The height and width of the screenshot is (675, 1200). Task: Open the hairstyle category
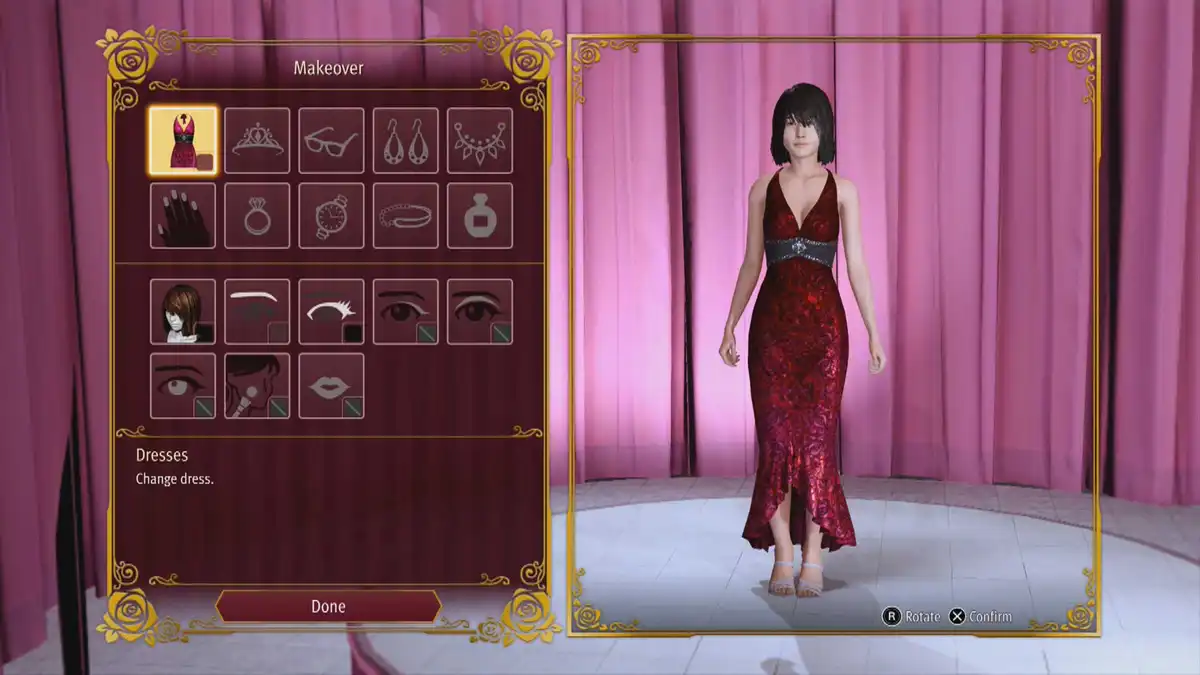(x=183, y=311)
